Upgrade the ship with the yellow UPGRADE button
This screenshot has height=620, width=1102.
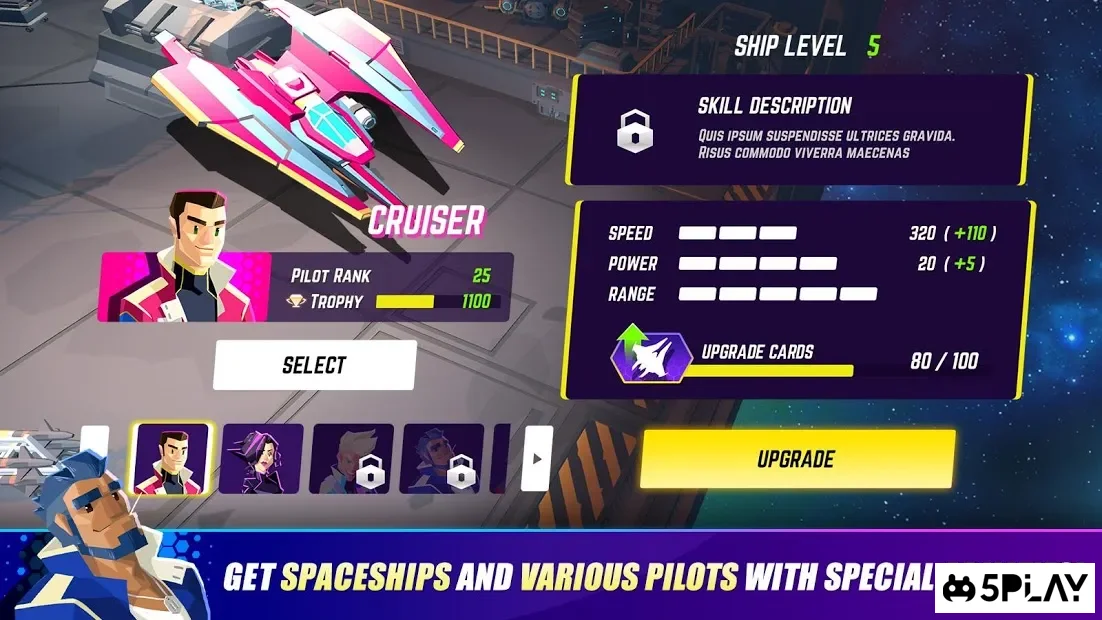pos(797,460)
